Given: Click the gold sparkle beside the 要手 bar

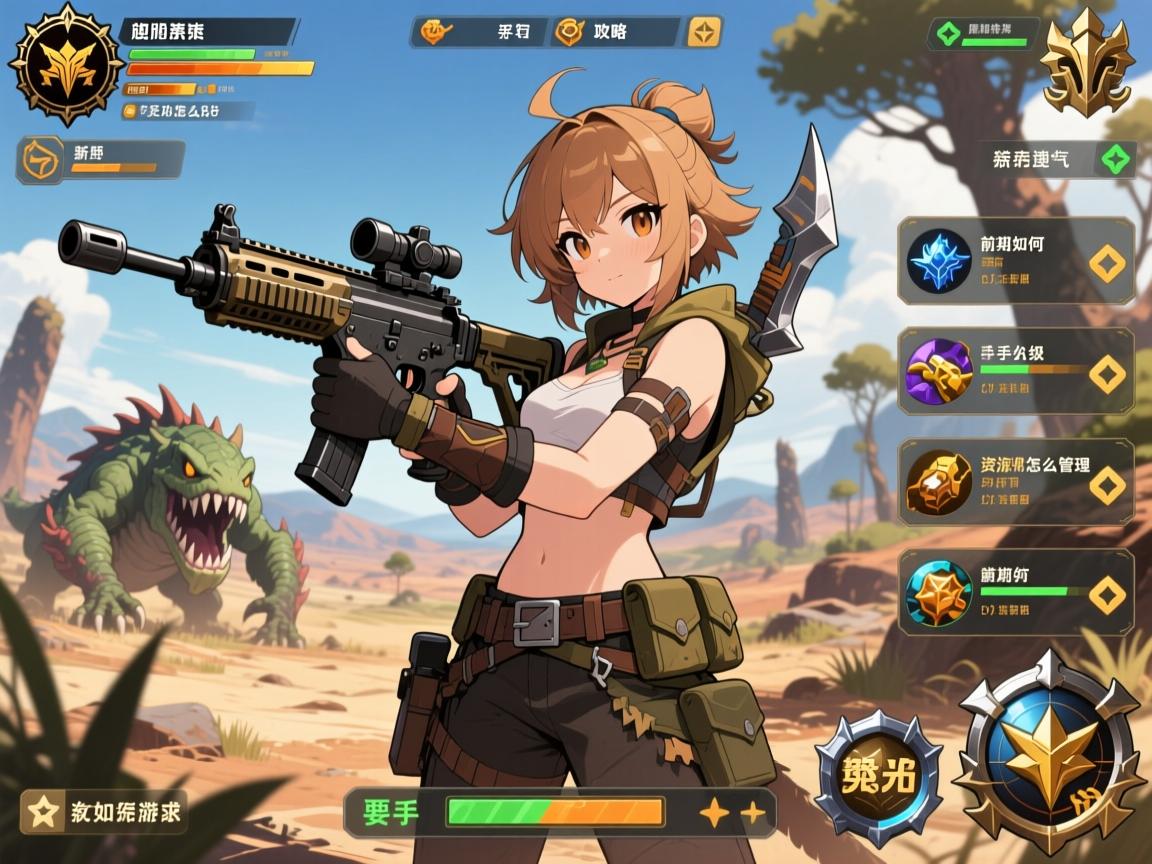Looking at the screenshot, I should point(714,812).
